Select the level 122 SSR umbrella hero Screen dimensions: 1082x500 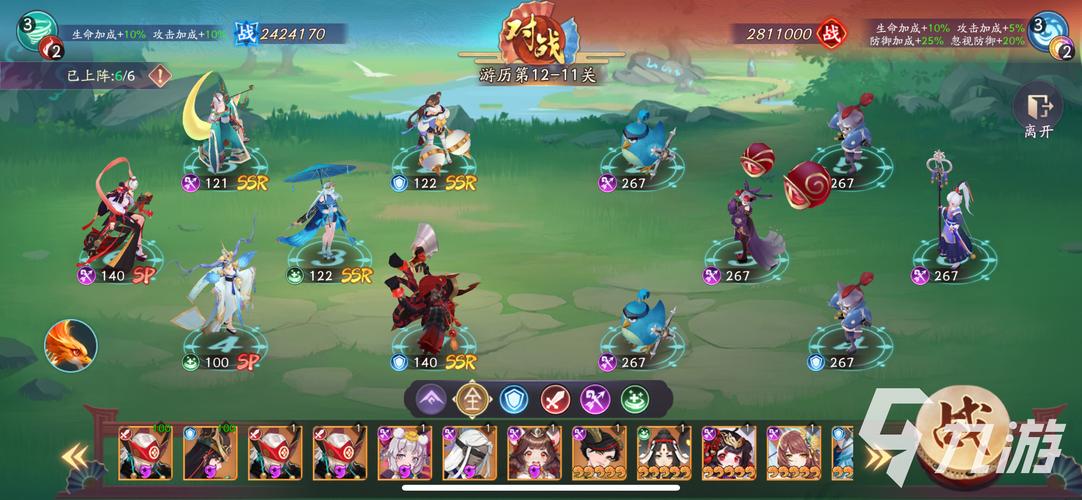tap(326, 222)
